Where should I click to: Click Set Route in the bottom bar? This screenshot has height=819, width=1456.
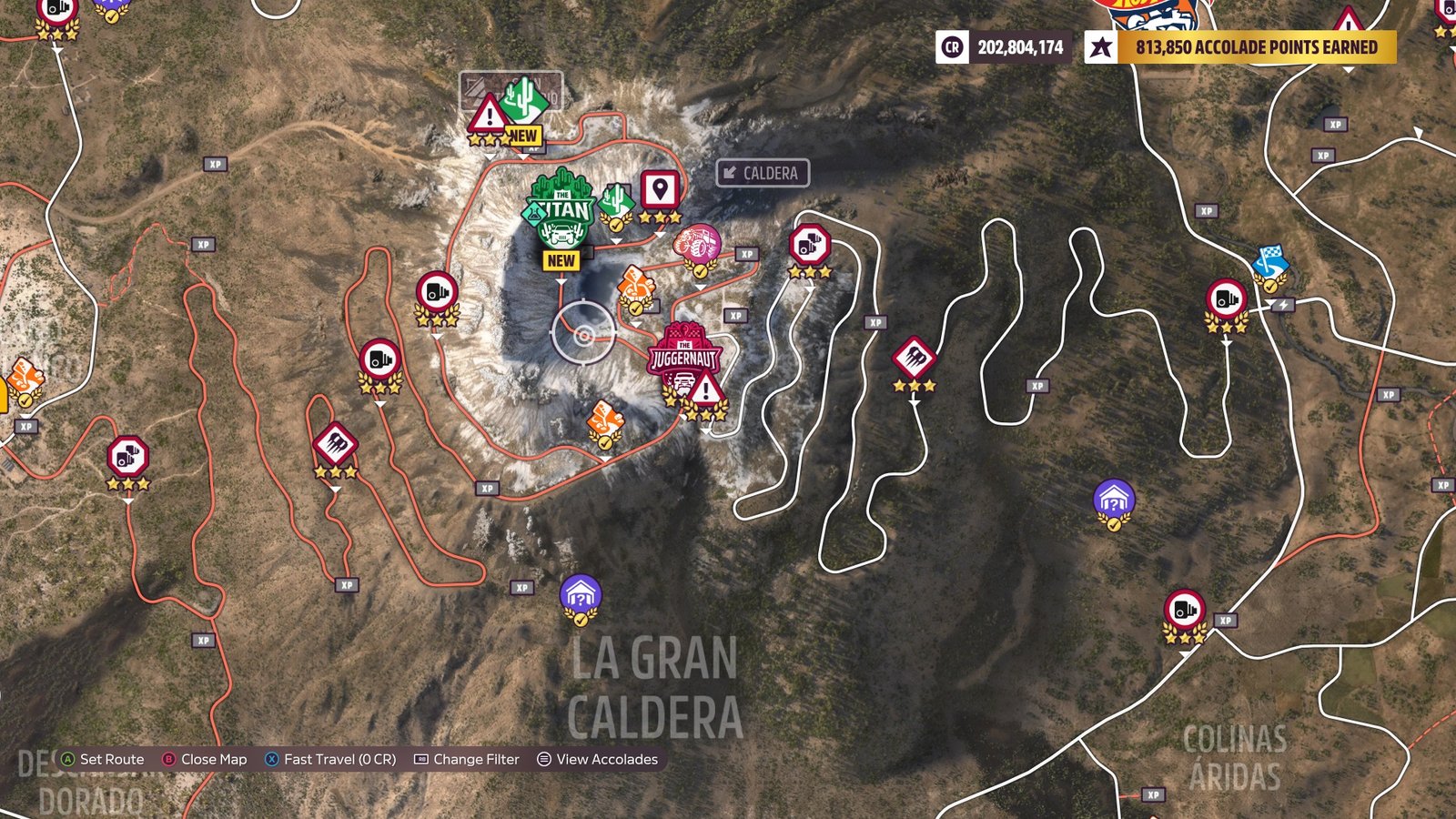coord(102,759)
